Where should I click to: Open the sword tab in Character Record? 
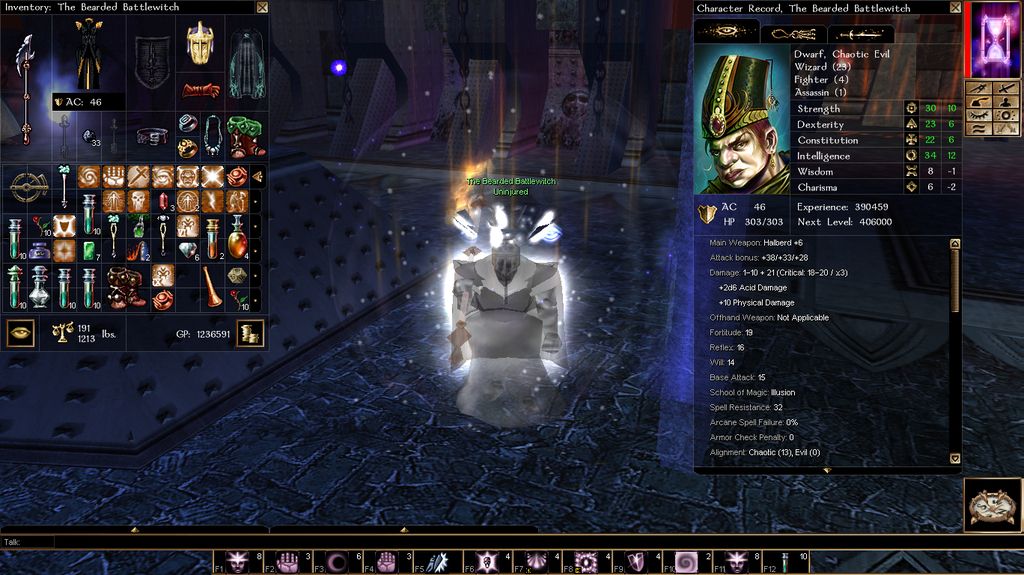[861, 32]
